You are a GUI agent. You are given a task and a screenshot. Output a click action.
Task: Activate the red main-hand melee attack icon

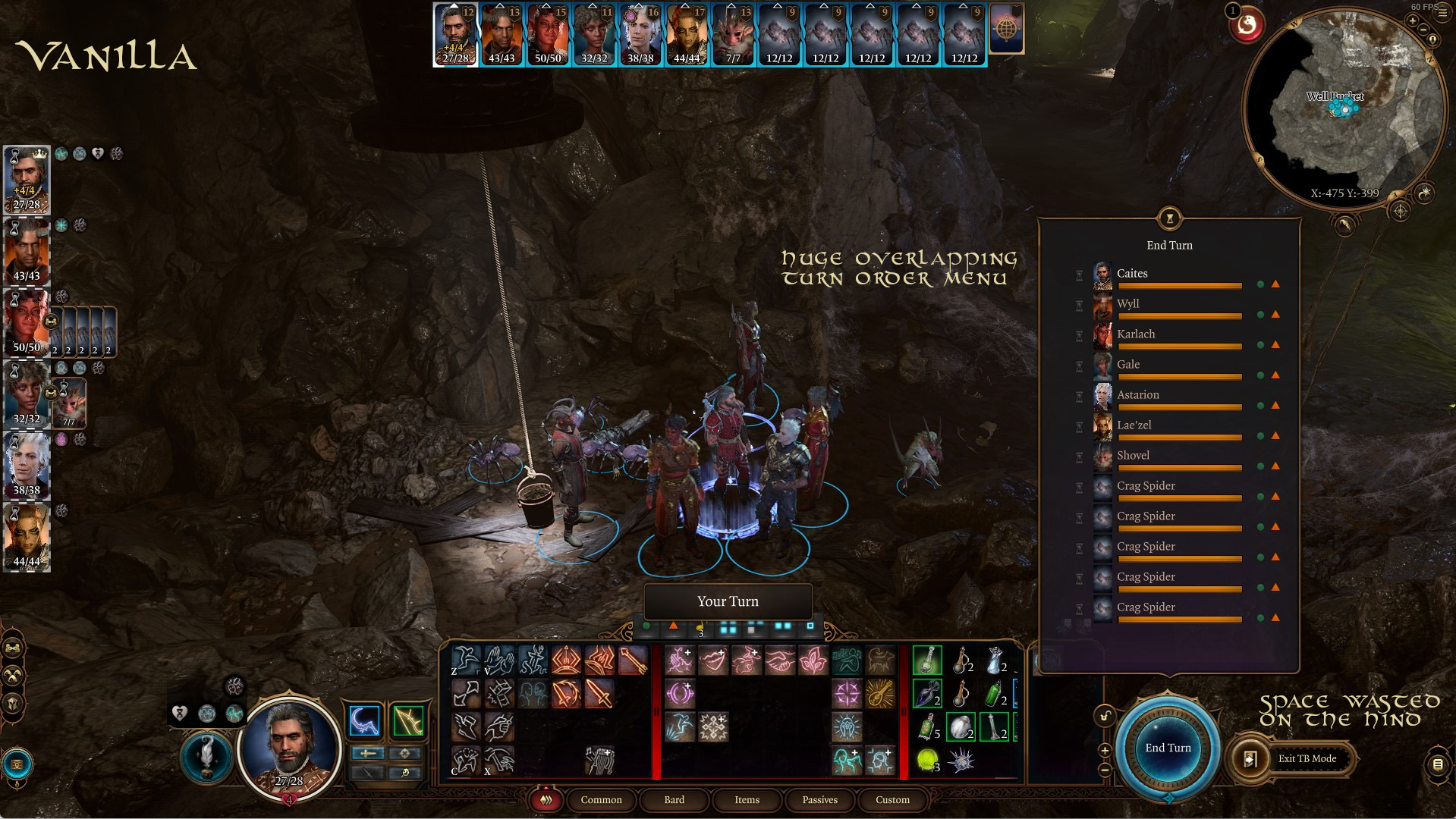click(x=601, y=694)
